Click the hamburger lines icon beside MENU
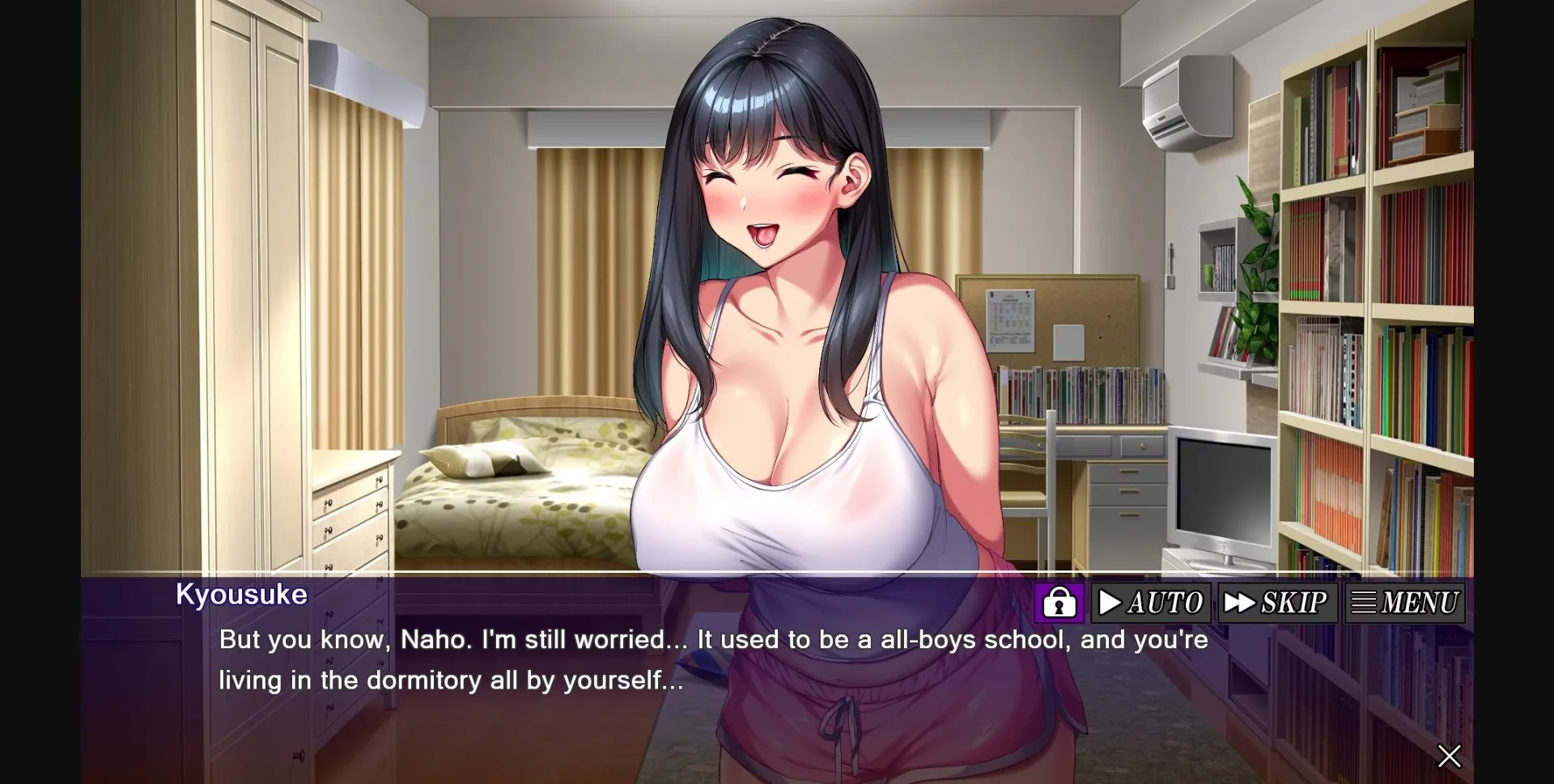This screenshot has width=1554, height=784. (x=1362, y=603)
